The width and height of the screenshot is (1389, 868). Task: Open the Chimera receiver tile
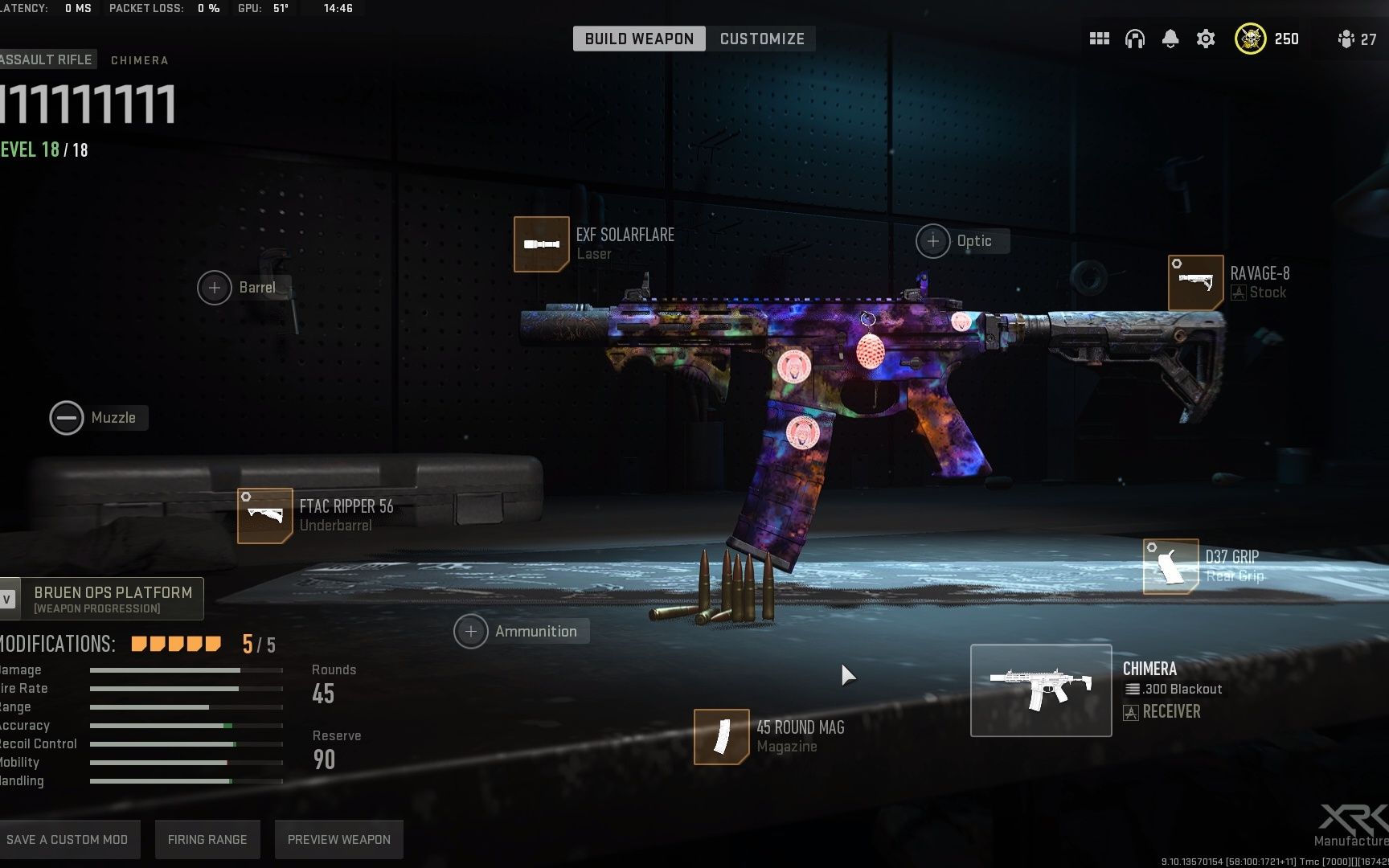1041,690
